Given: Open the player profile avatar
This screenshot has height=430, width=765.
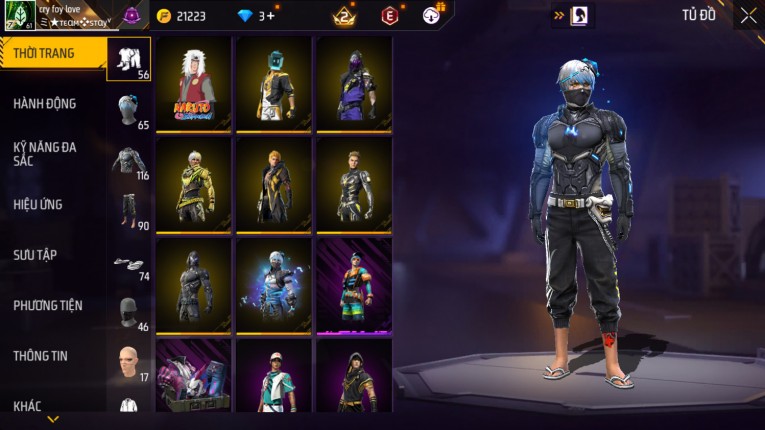Looking at the screenshot, I should click(x=20, y=16).
